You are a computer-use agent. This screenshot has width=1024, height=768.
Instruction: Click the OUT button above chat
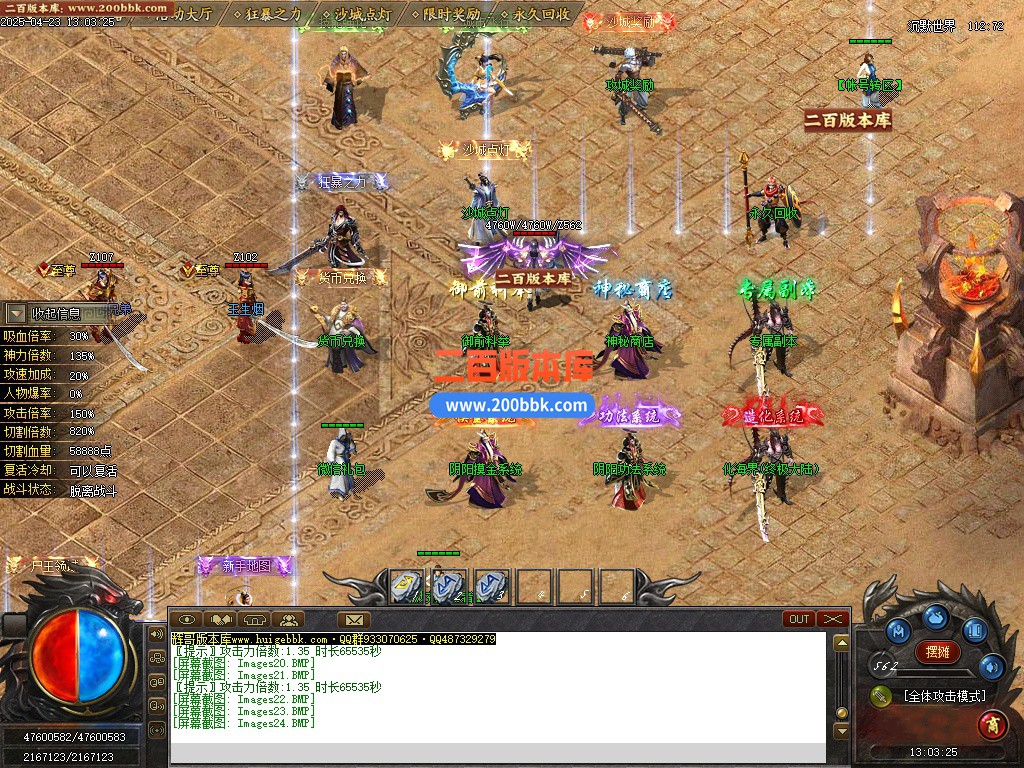pyautogui.click(x=799, y=619)
